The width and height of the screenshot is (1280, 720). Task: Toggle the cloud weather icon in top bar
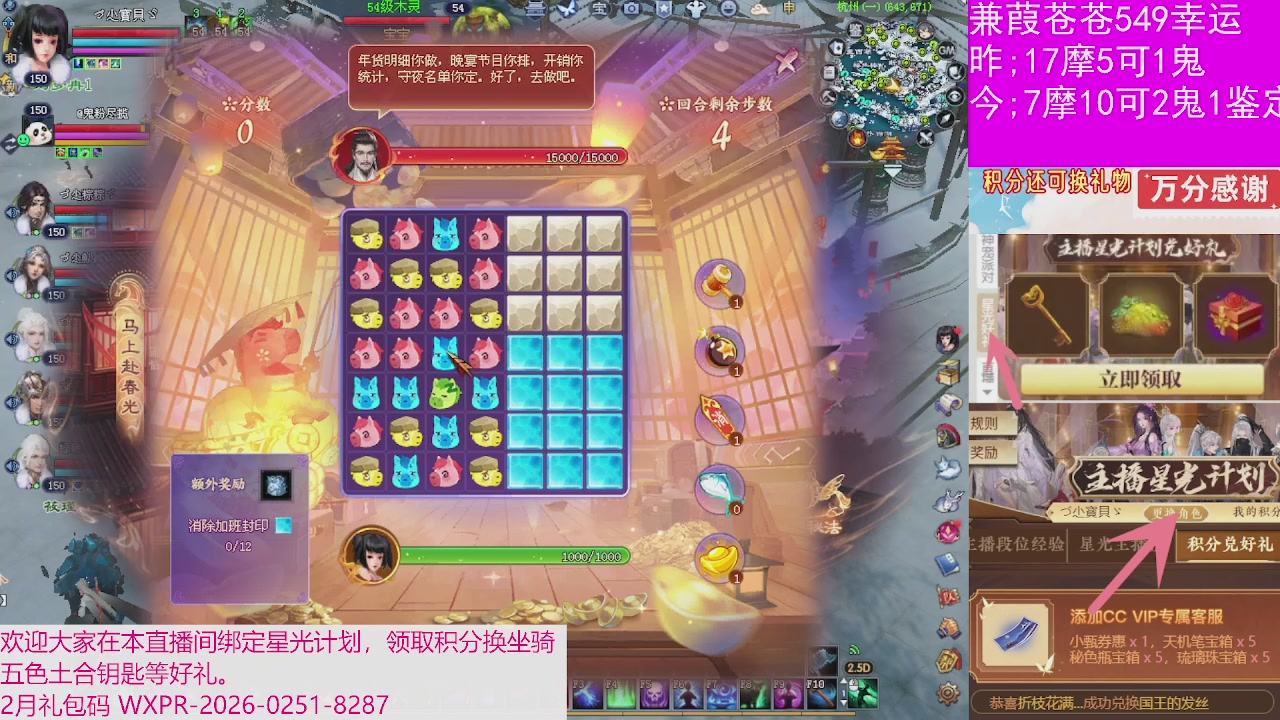(759, 9)
